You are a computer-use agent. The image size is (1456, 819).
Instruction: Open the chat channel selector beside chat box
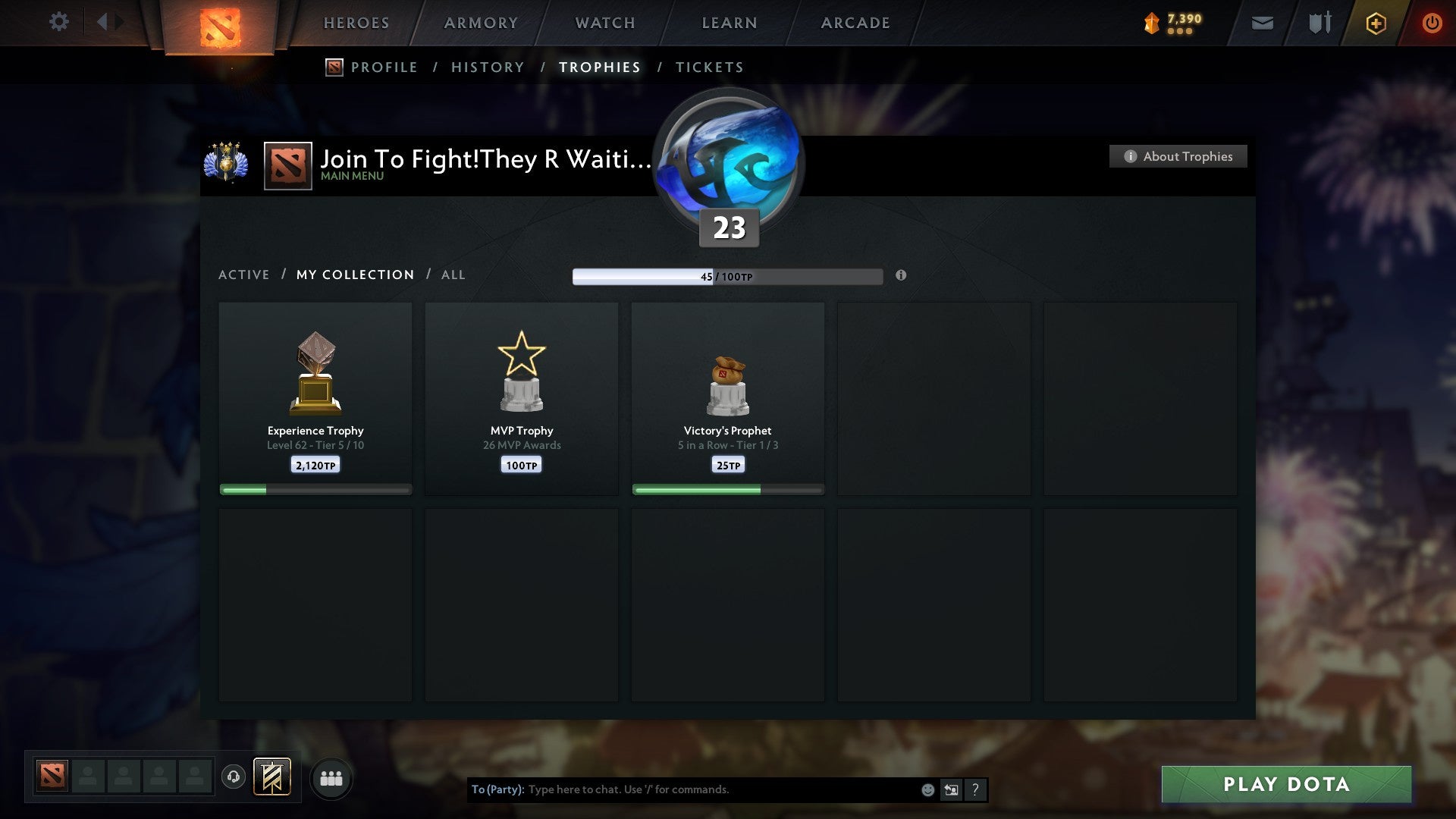coord(951,789)
